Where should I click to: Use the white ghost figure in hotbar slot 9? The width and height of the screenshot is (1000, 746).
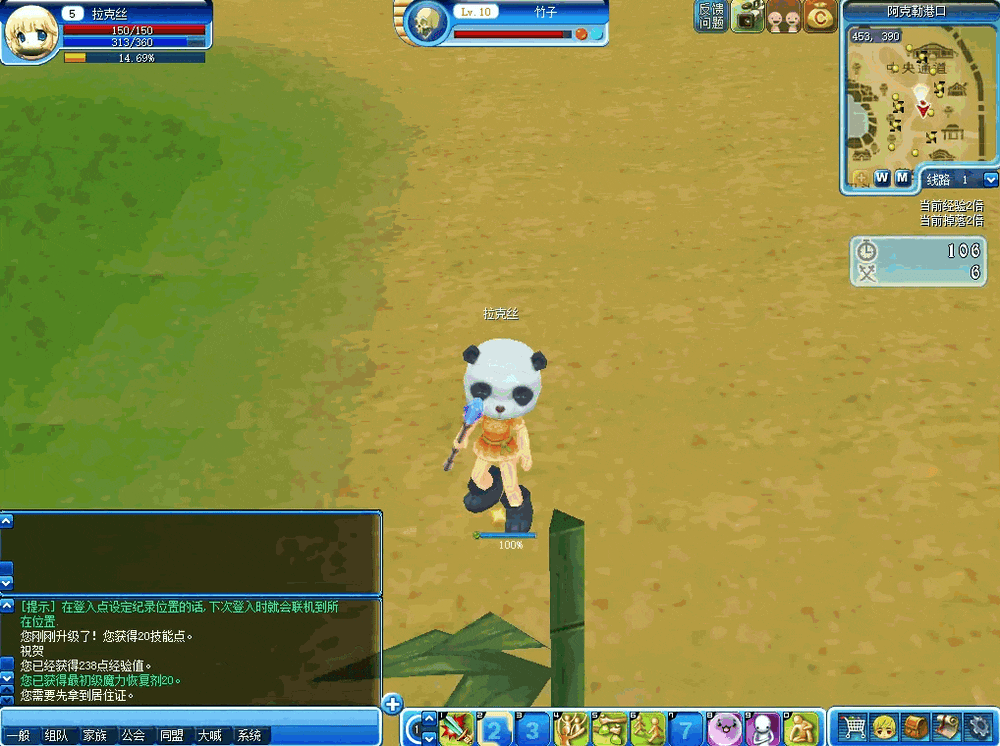click(762, 728)
